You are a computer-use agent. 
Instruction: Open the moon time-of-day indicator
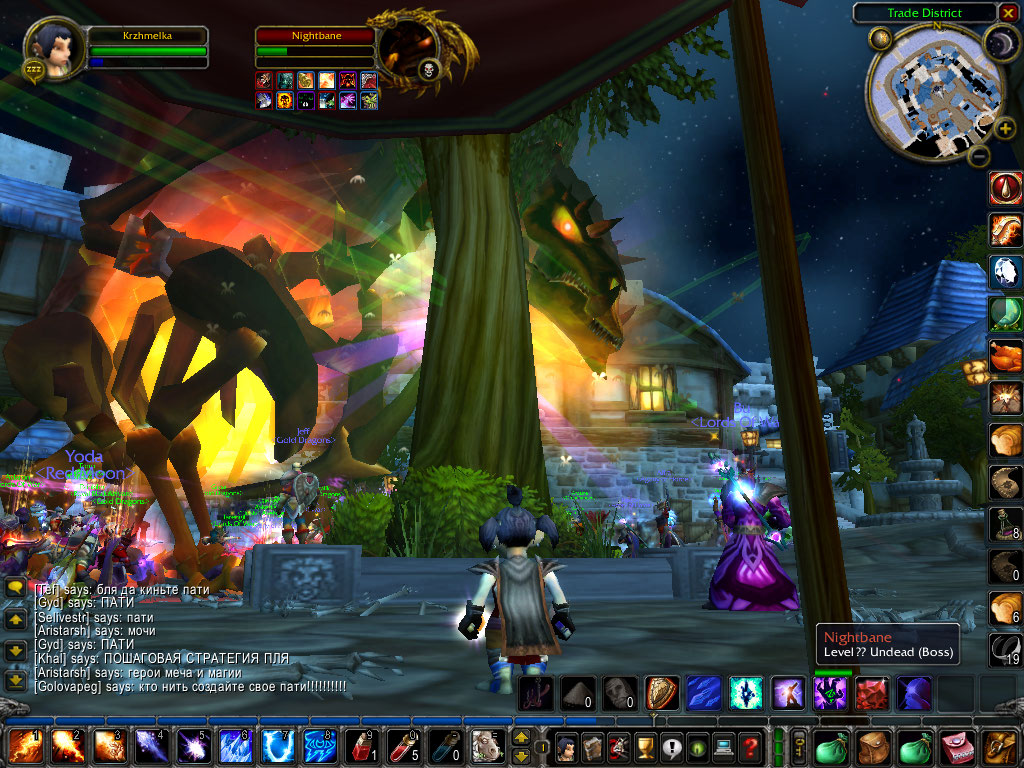[x=998, y=42]
